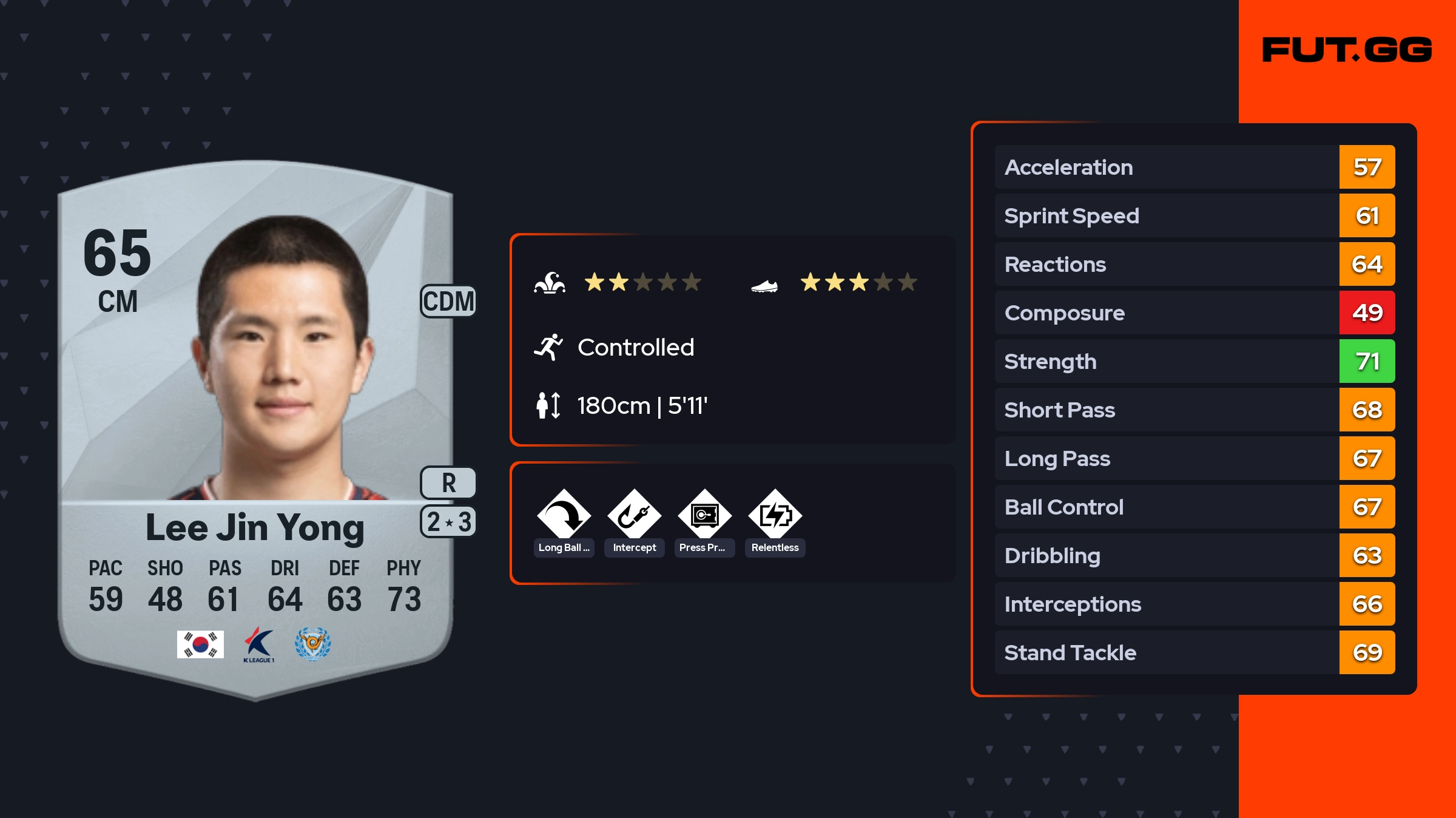Select the Ball Control stat row

pos(1194,507)
